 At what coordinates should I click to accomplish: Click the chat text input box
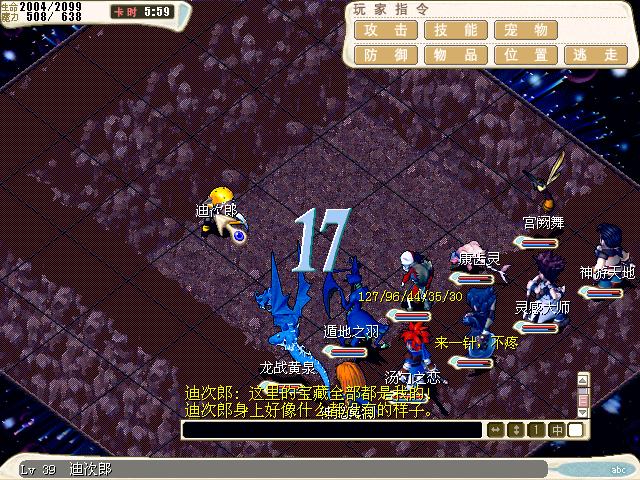point(332,429)
